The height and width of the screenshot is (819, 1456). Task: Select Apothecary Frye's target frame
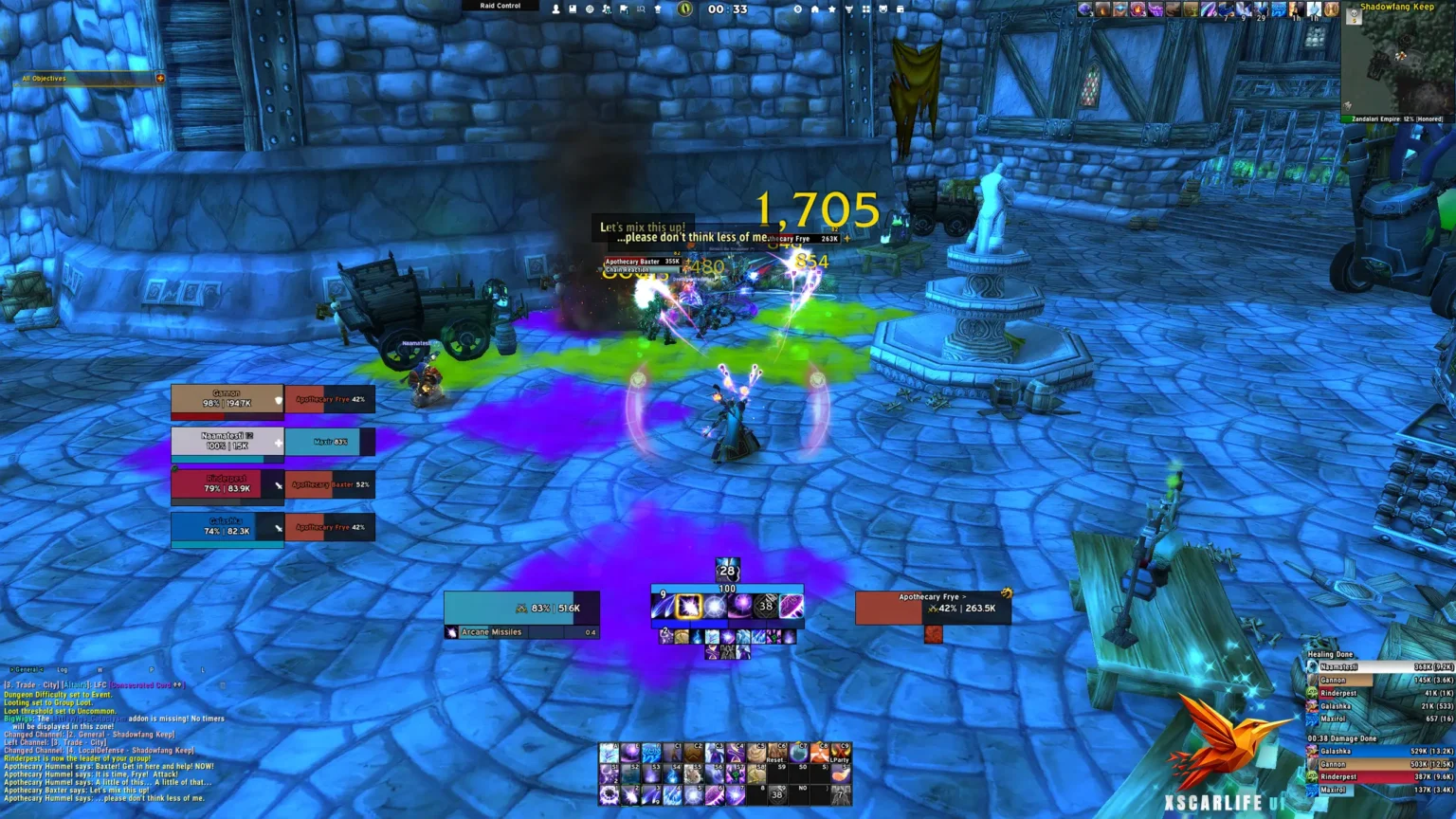point(934,608)
